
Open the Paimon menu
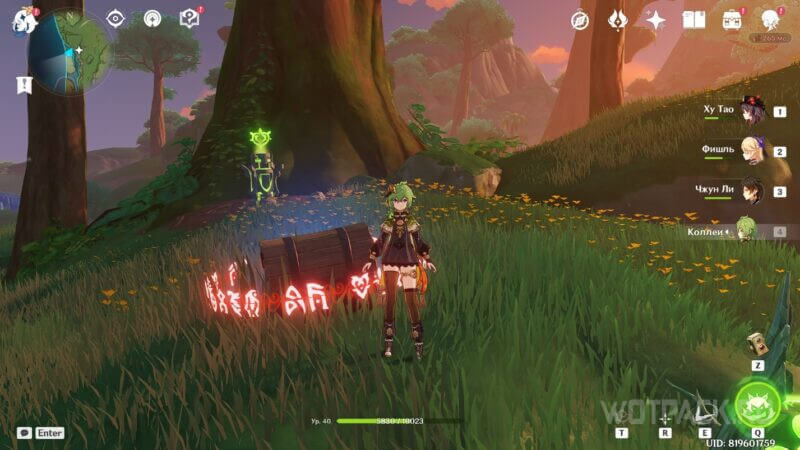(x=22, y=20)
